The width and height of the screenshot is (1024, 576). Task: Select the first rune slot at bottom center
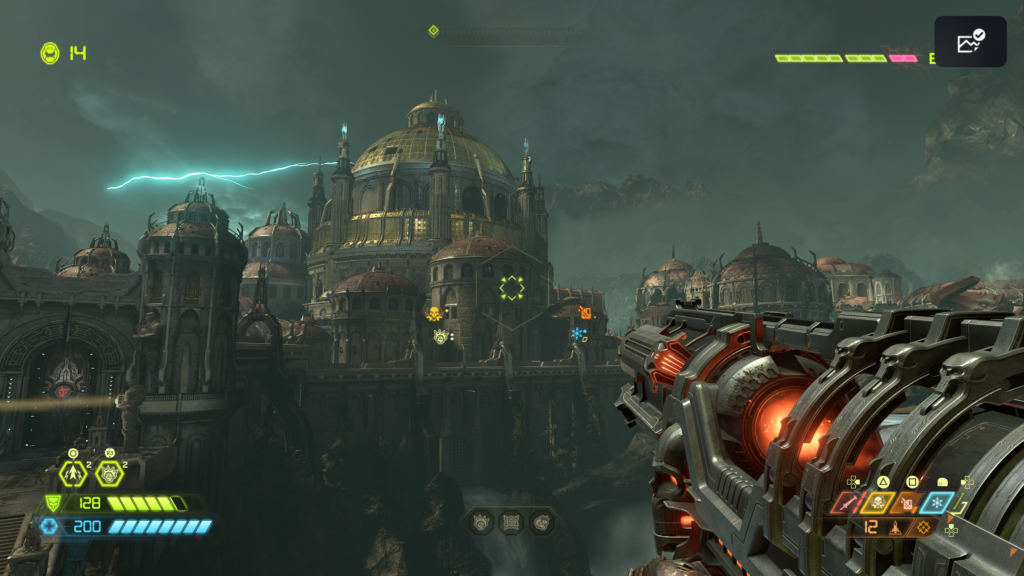(x=480, y=521)
